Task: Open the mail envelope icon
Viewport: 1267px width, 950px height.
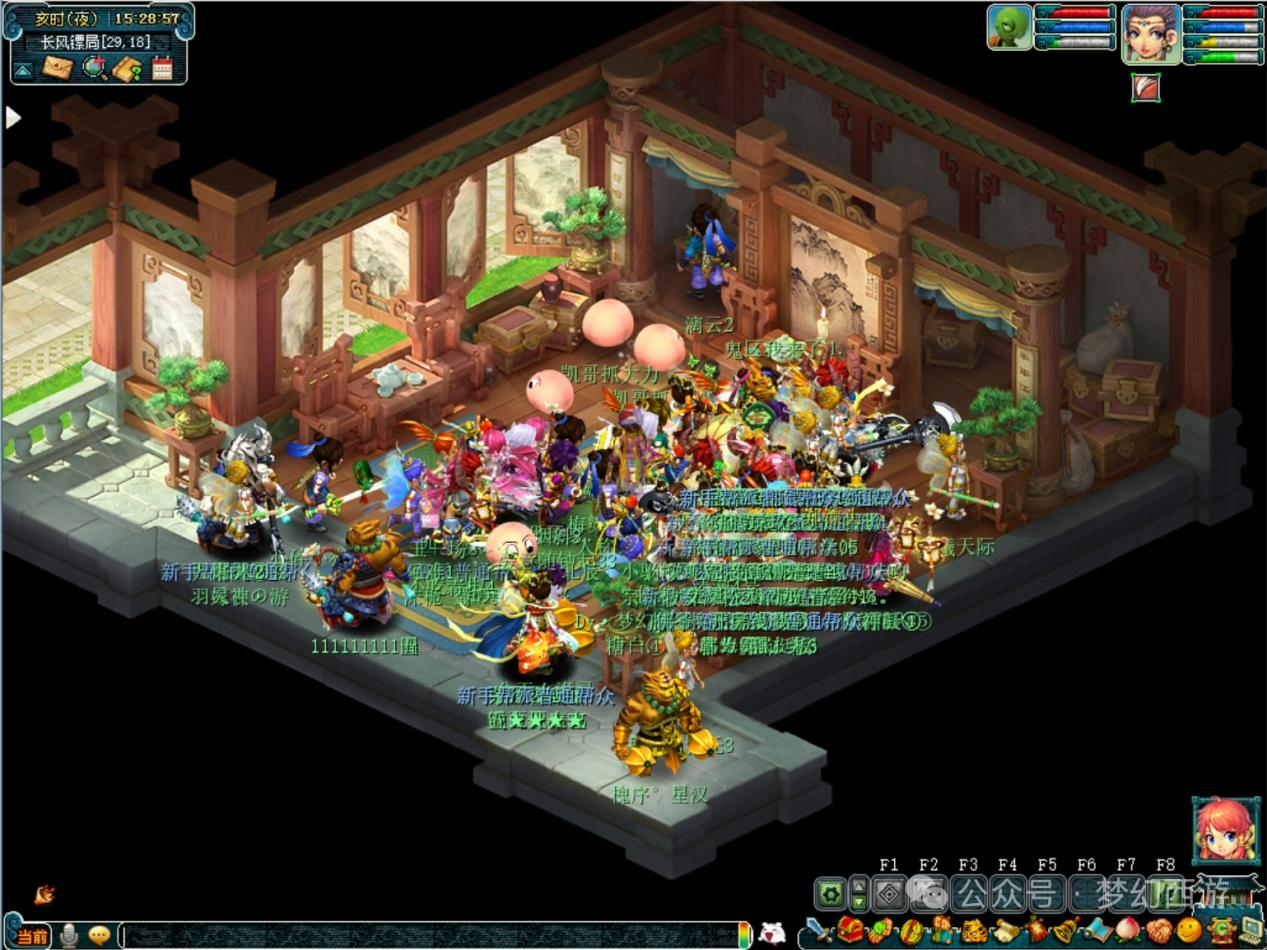Action: tap(56, 68)
